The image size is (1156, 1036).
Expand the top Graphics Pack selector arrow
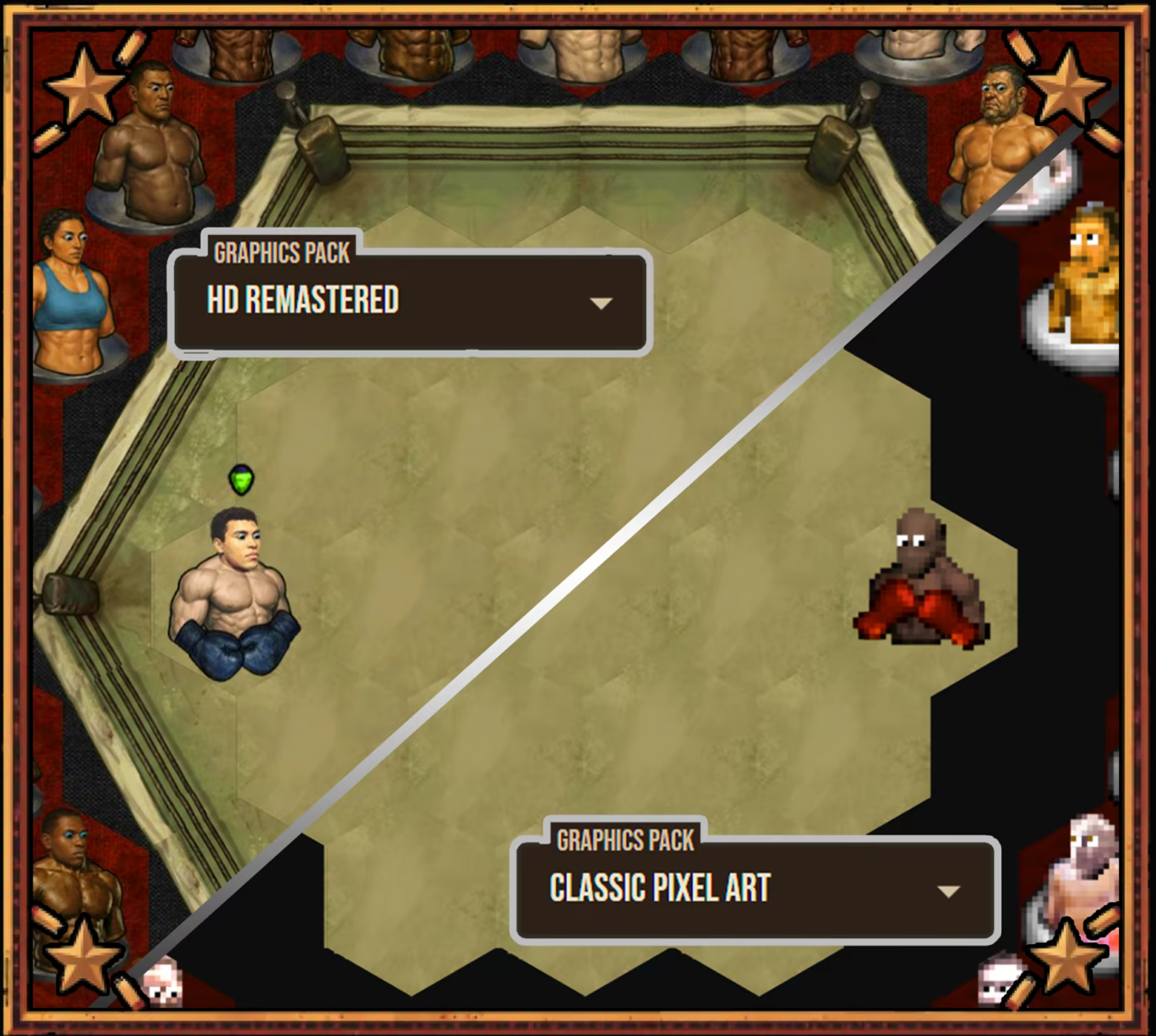(602, 302)
